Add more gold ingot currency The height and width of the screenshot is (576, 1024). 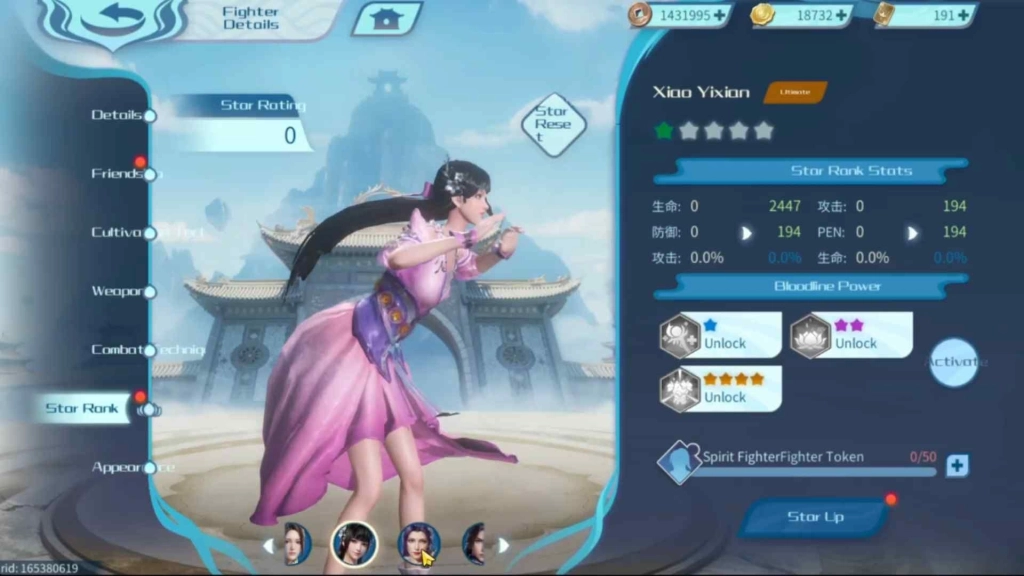tap(841, 15)
